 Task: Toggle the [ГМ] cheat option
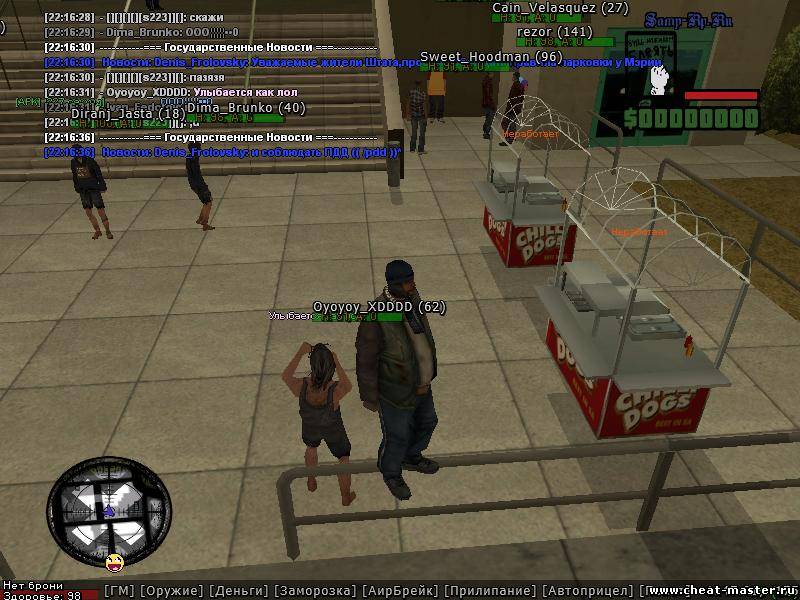[119, 591]
